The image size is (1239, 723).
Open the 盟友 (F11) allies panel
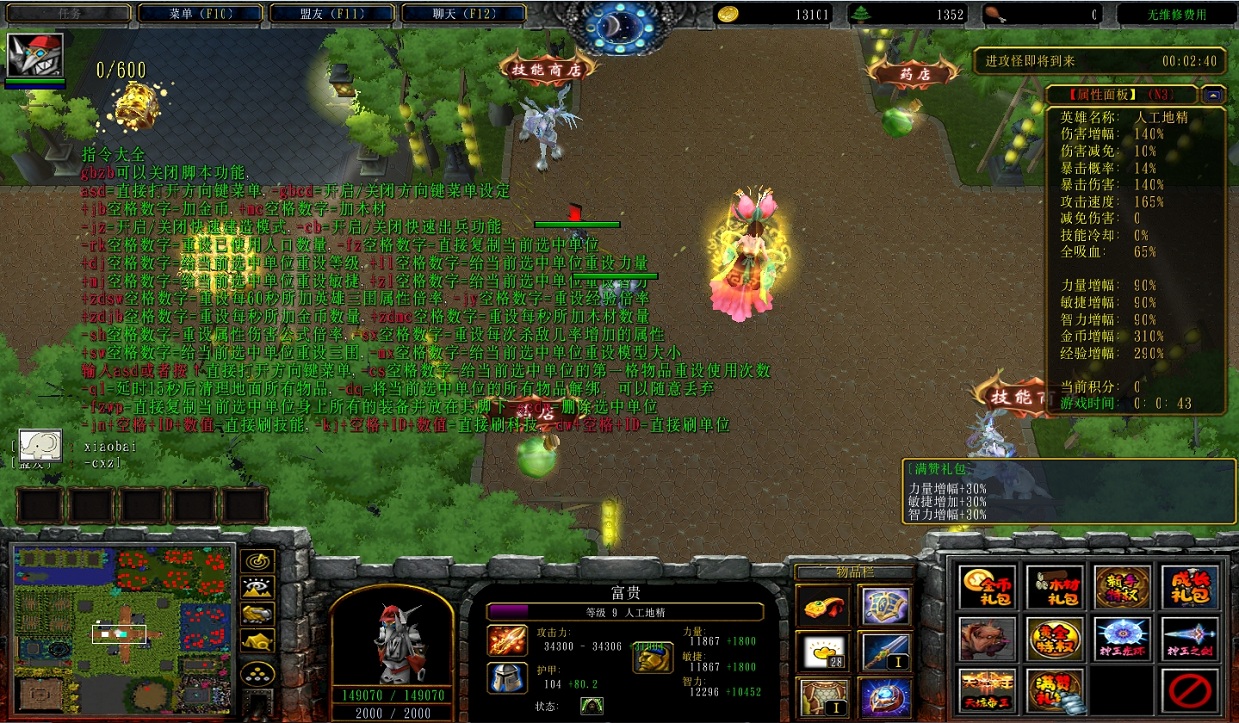(332, 14)
